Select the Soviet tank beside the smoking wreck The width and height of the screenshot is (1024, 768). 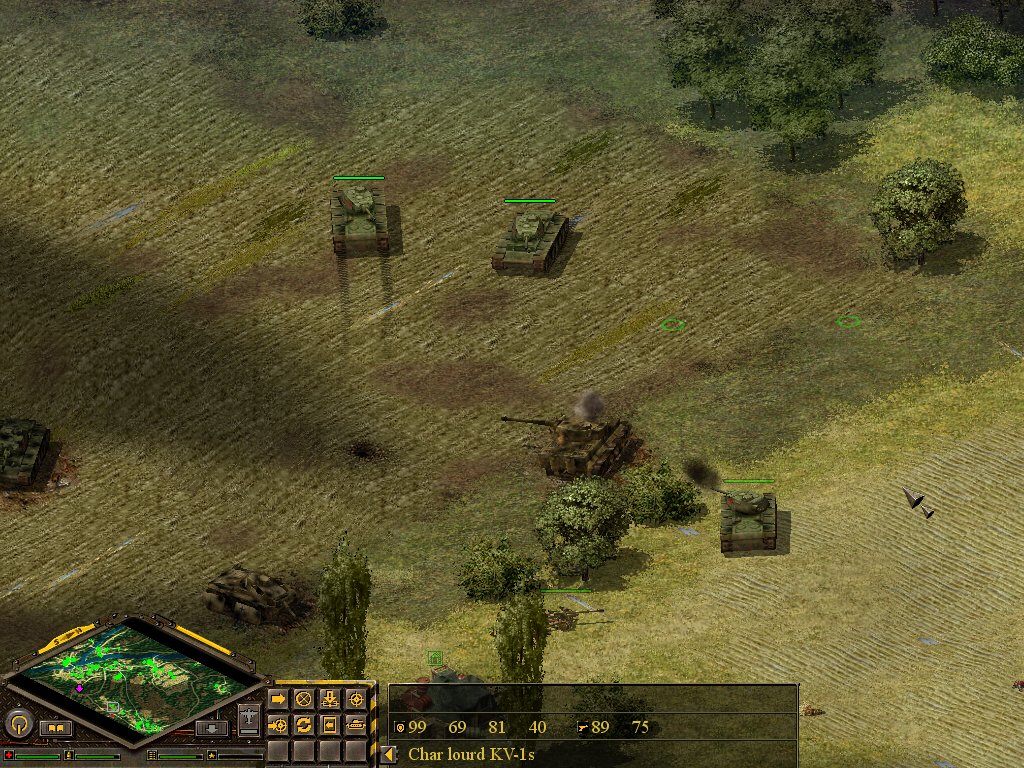tap(748, 518)
